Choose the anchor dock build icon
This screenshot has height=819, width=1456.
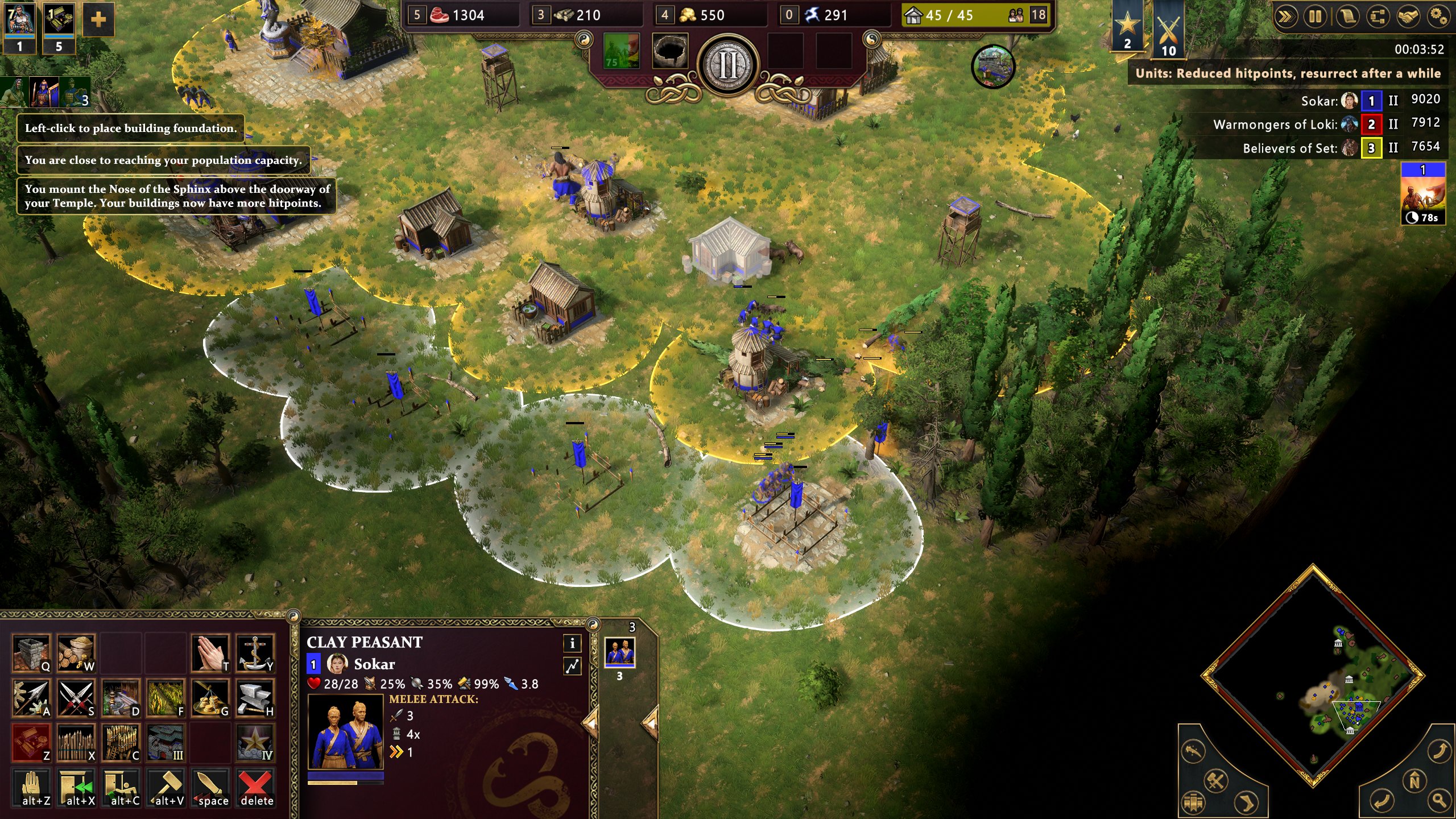[x=255, y=652]
